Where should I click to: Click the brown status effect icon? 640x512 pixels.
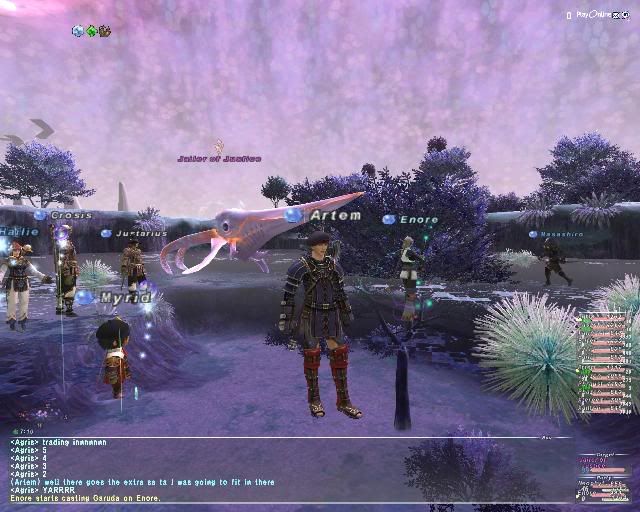[104, 31]
